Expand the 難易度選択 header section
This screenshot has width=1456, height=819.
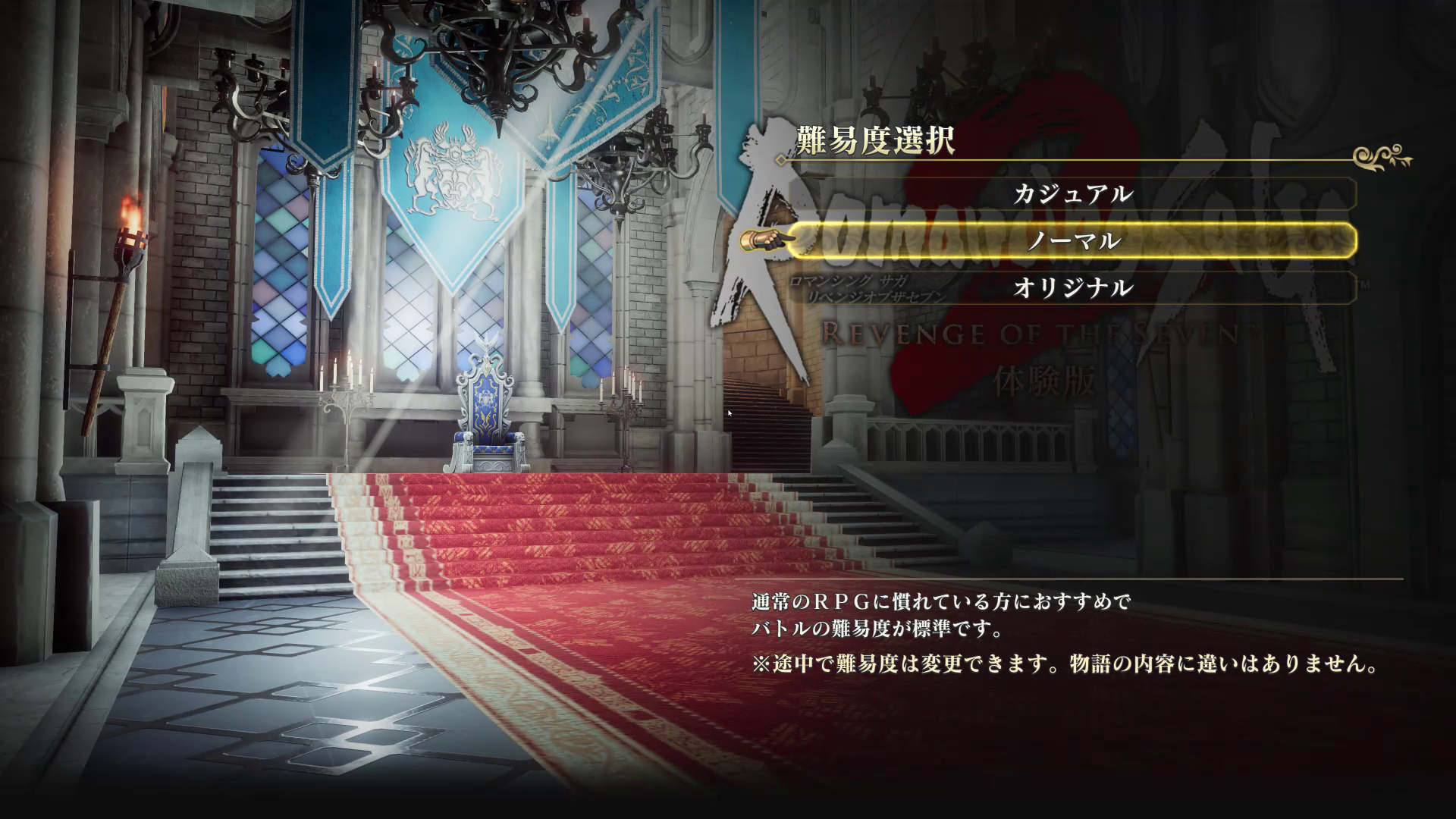pos(874,140)
